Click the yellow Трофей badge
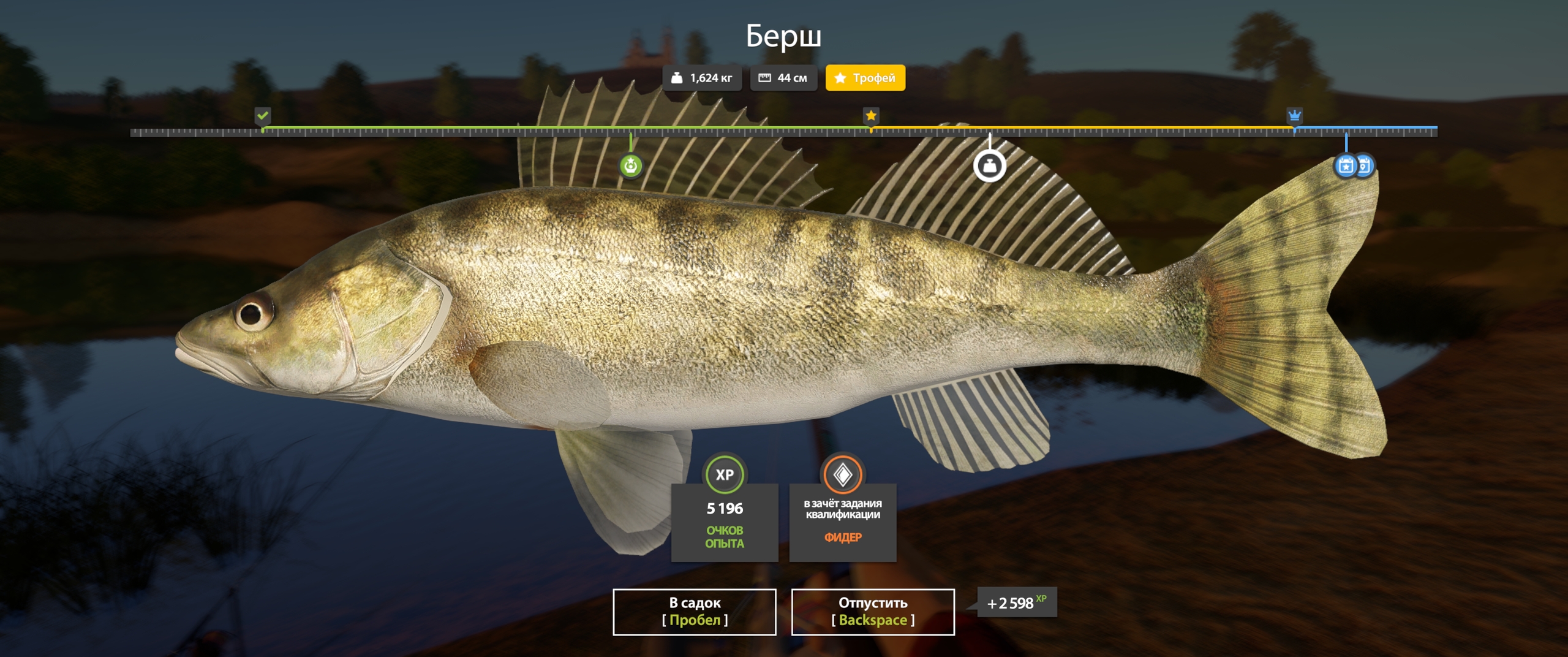 click(865, 78)
